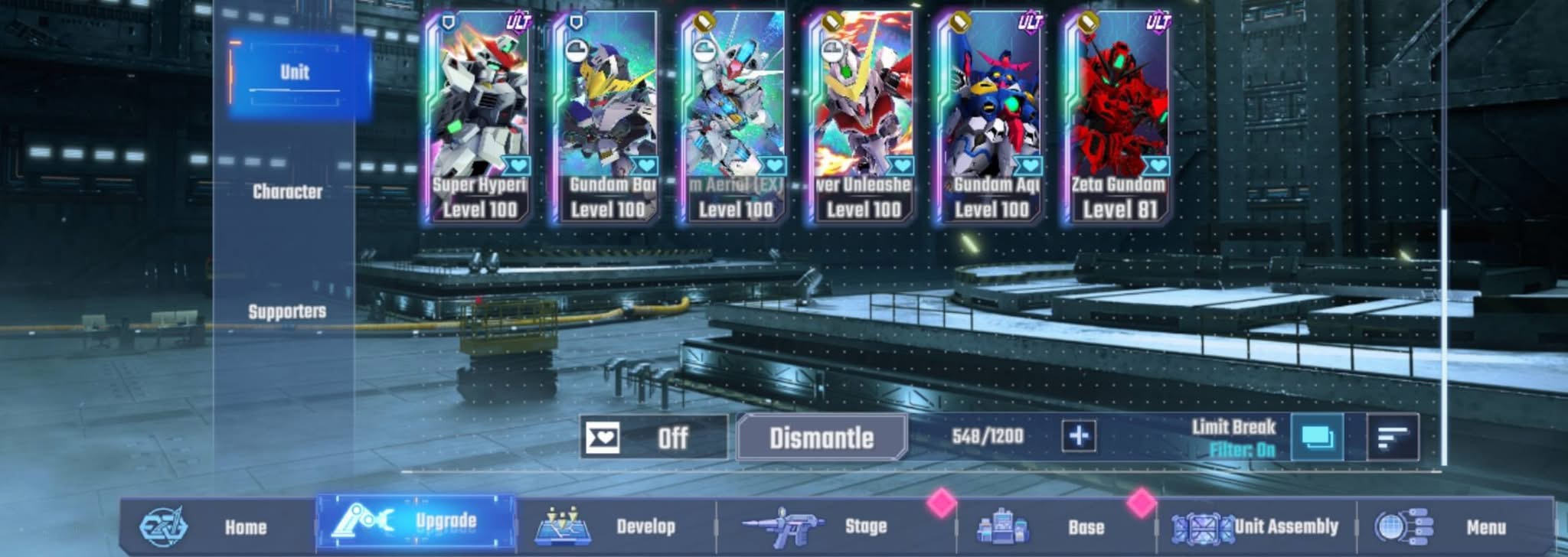
Task: Click the Dismantle button
Action: click(822, 438)
